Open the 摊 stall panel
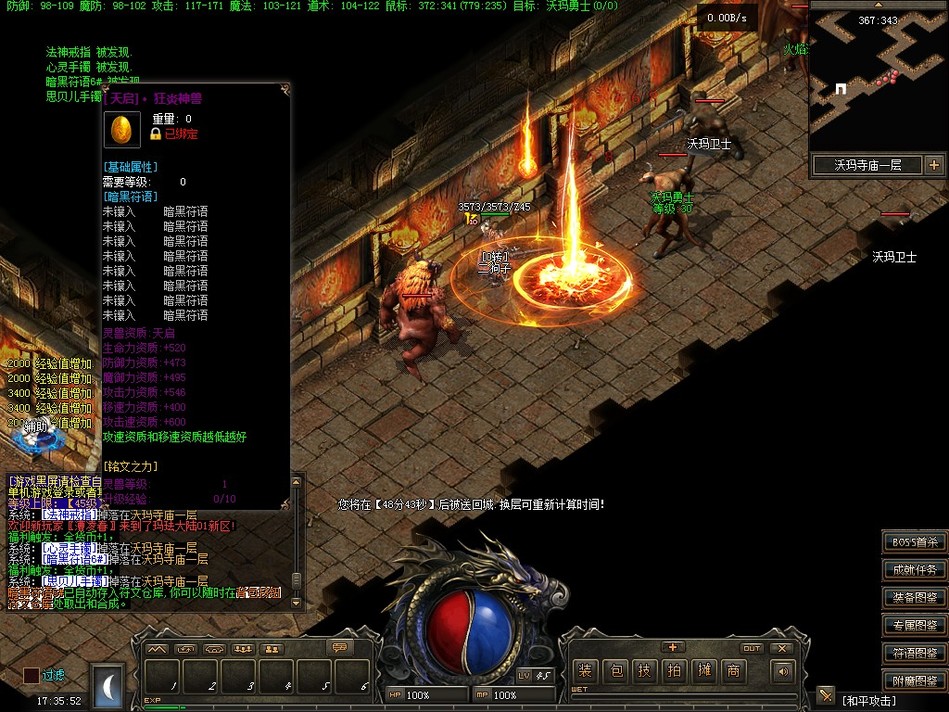Image resolution: width=949 pixels, height=712 pixels. click(x=704, y=671)
